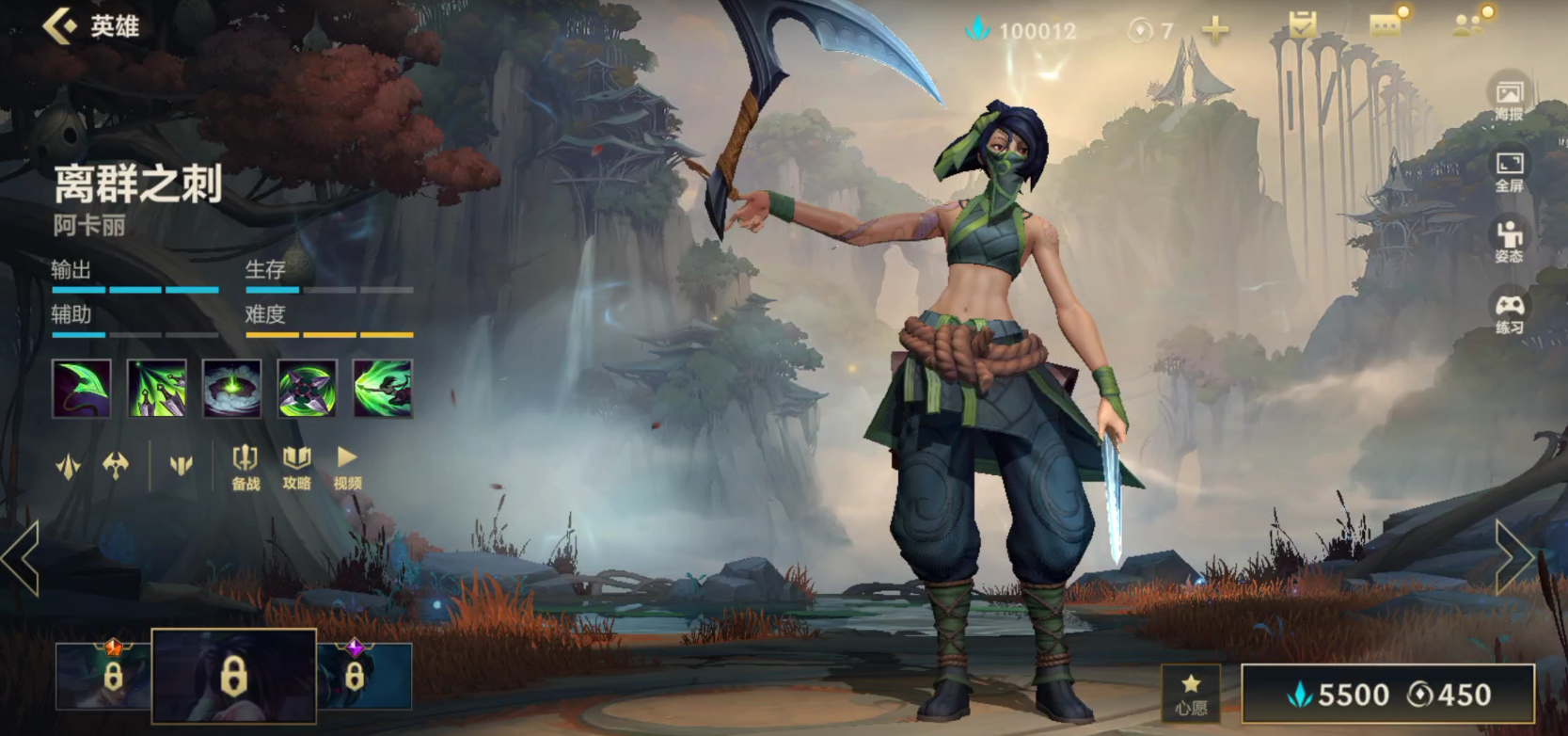1568x736 pixels.
Task: View the green dash ultimate ability
Action: pyautogui.click(x=382, y=388)
